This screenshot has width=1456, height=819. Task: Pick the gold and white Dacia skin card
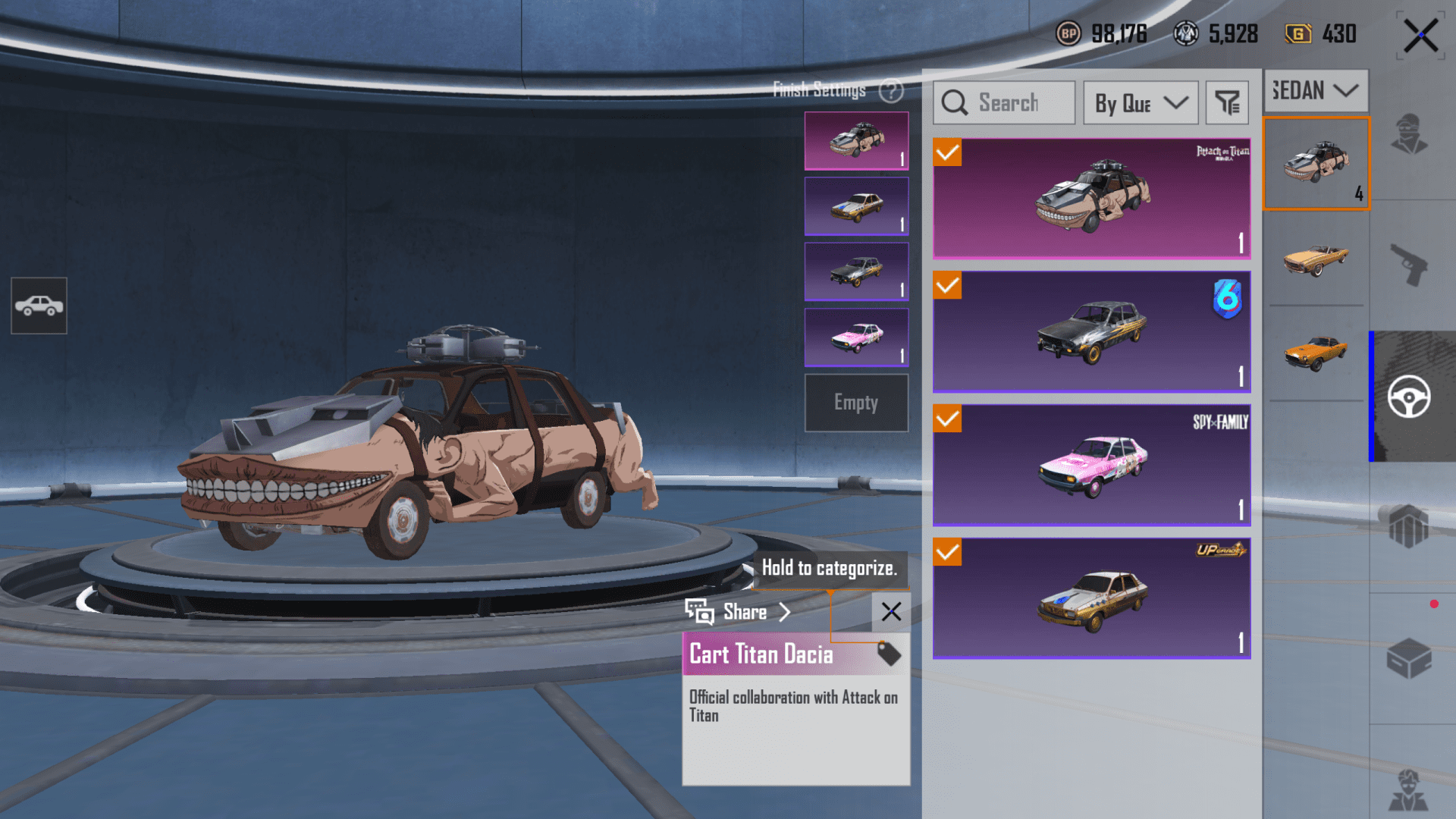point(1091,598)
